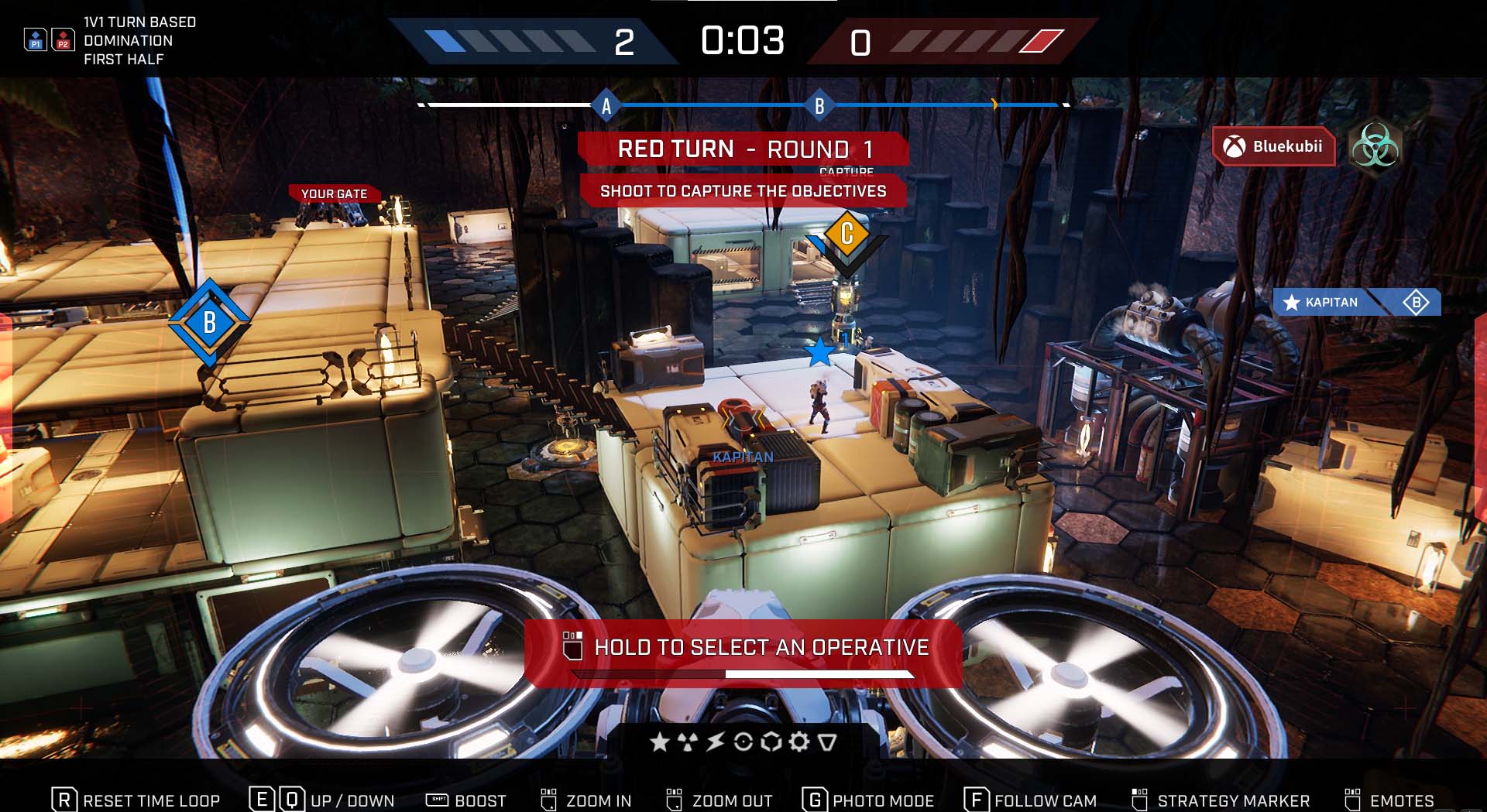
Task: Select the Your Gate label
Action: point(334,194)
